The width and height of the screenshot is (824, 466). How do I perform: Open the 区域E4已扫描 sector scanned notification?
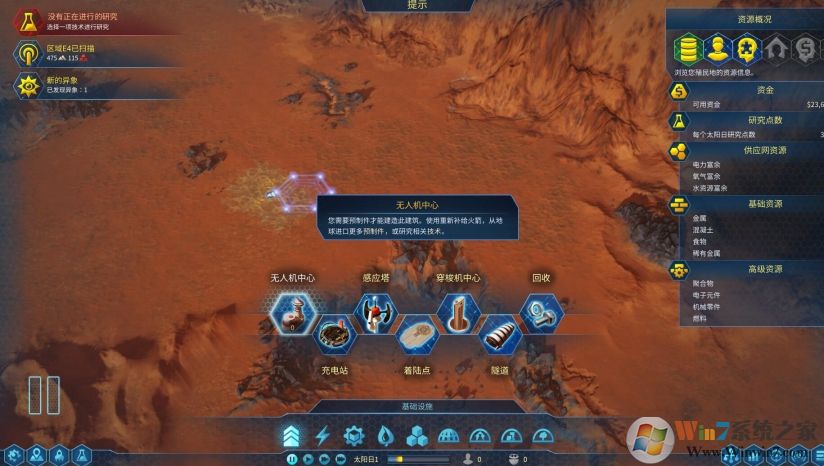point(28,53)
